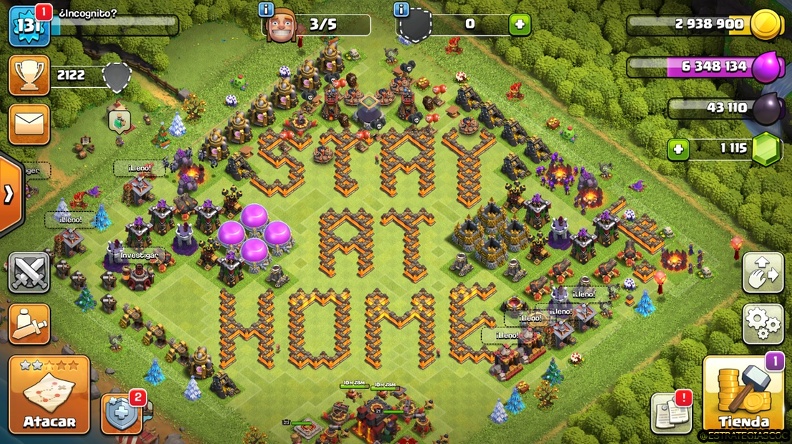Open the mail envelope inbox
Image resolution: width=792 pixels, height=444 pixels.
pos(29,124)
